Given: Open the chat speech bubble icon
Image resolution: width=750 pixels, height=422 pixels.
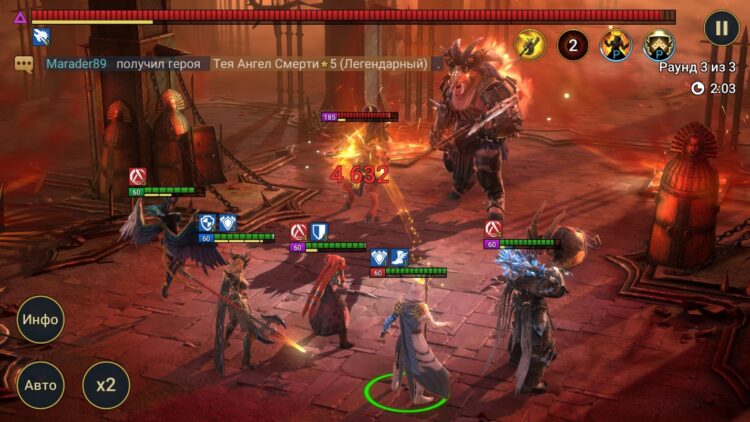Looking at the screenshot, I should (x=23, y=64).
